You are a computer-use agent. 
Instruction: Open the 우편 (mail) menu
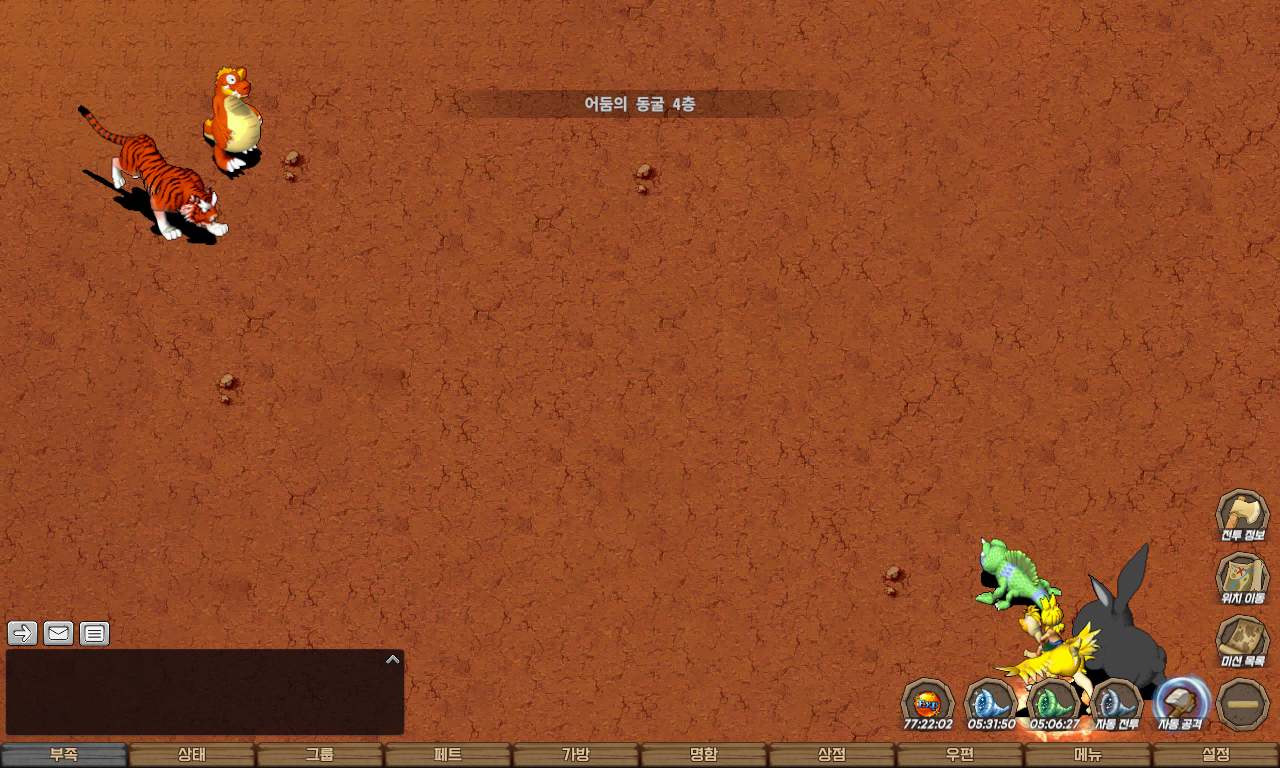point(960,755)
